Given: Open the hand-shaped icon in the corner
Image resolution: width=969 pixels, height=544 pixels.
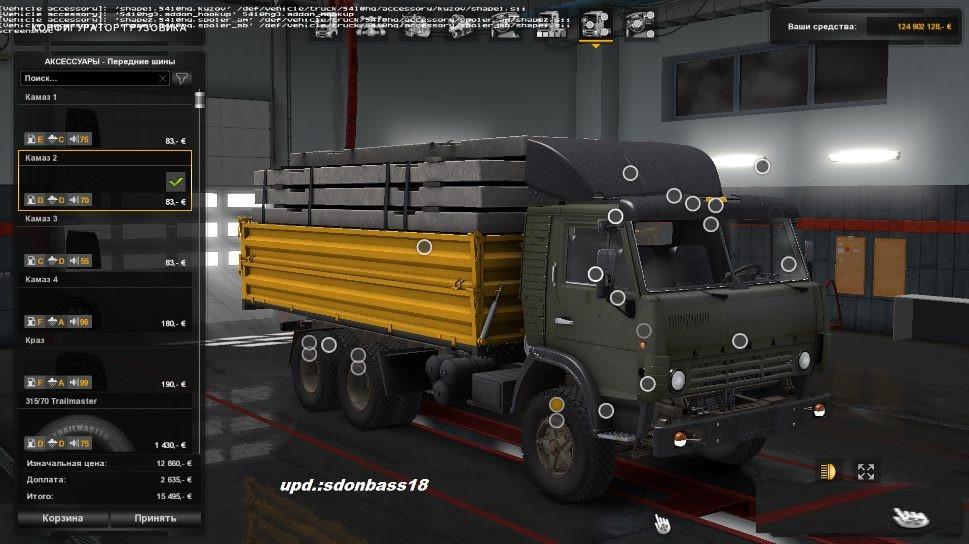Looking at the screenshot, I should point(909,515).
